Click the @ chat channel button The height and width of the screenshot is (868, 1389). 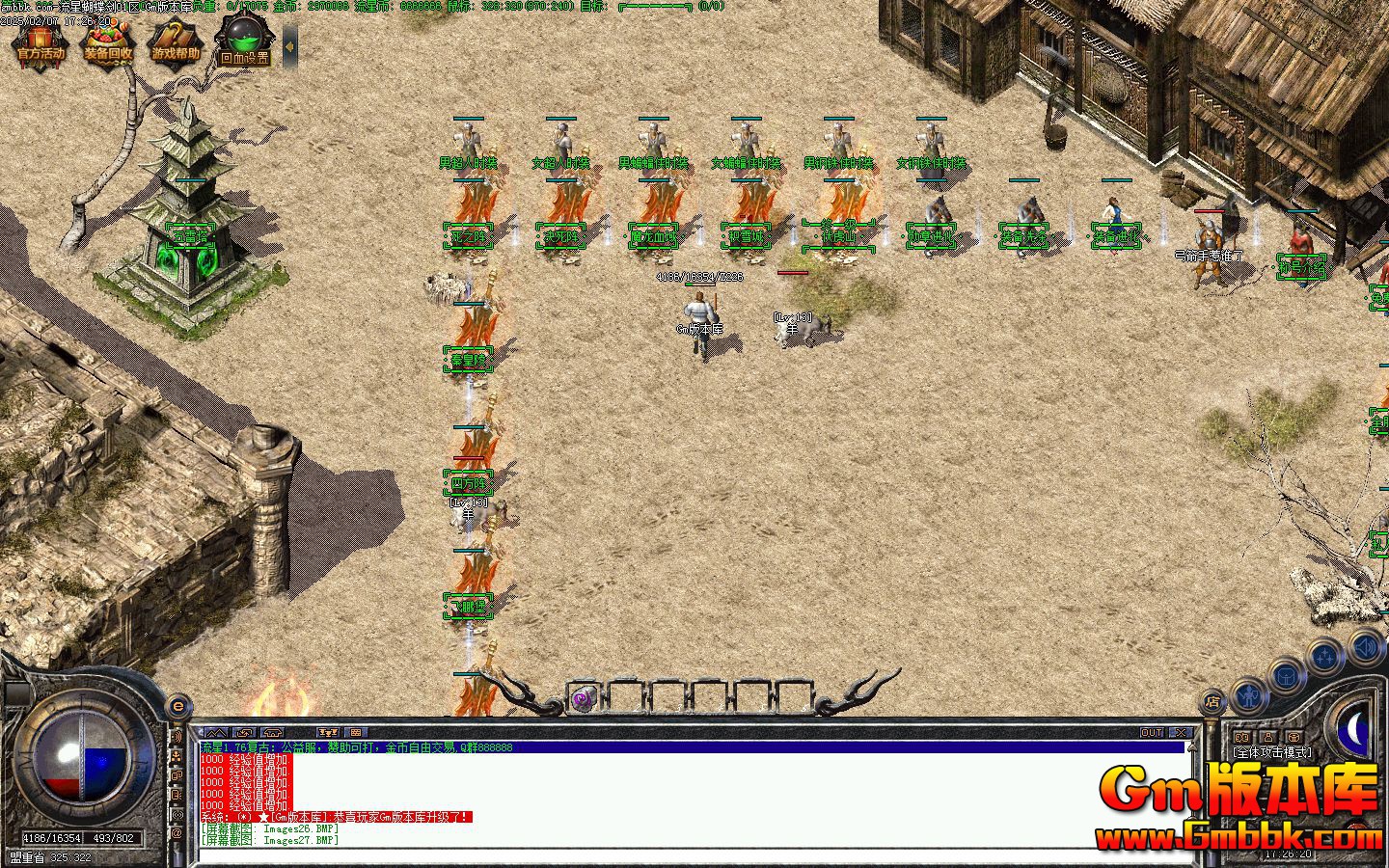click(x=177, y=832)
